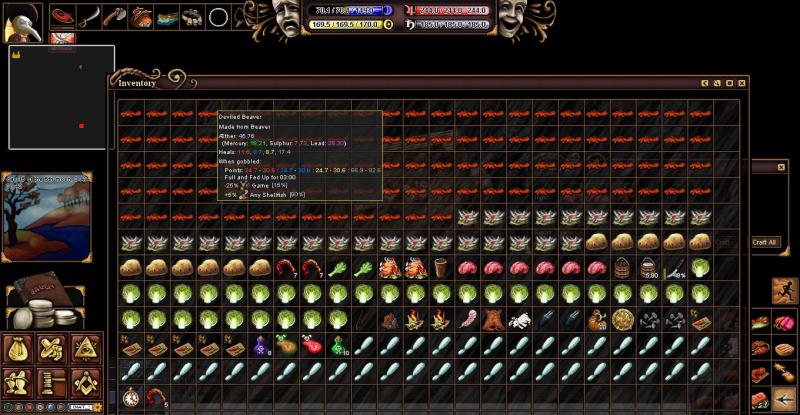Open the empty ring equipment slot
Image resolution: width=800 pixels, height=415 pixels.
click(219, 16)
